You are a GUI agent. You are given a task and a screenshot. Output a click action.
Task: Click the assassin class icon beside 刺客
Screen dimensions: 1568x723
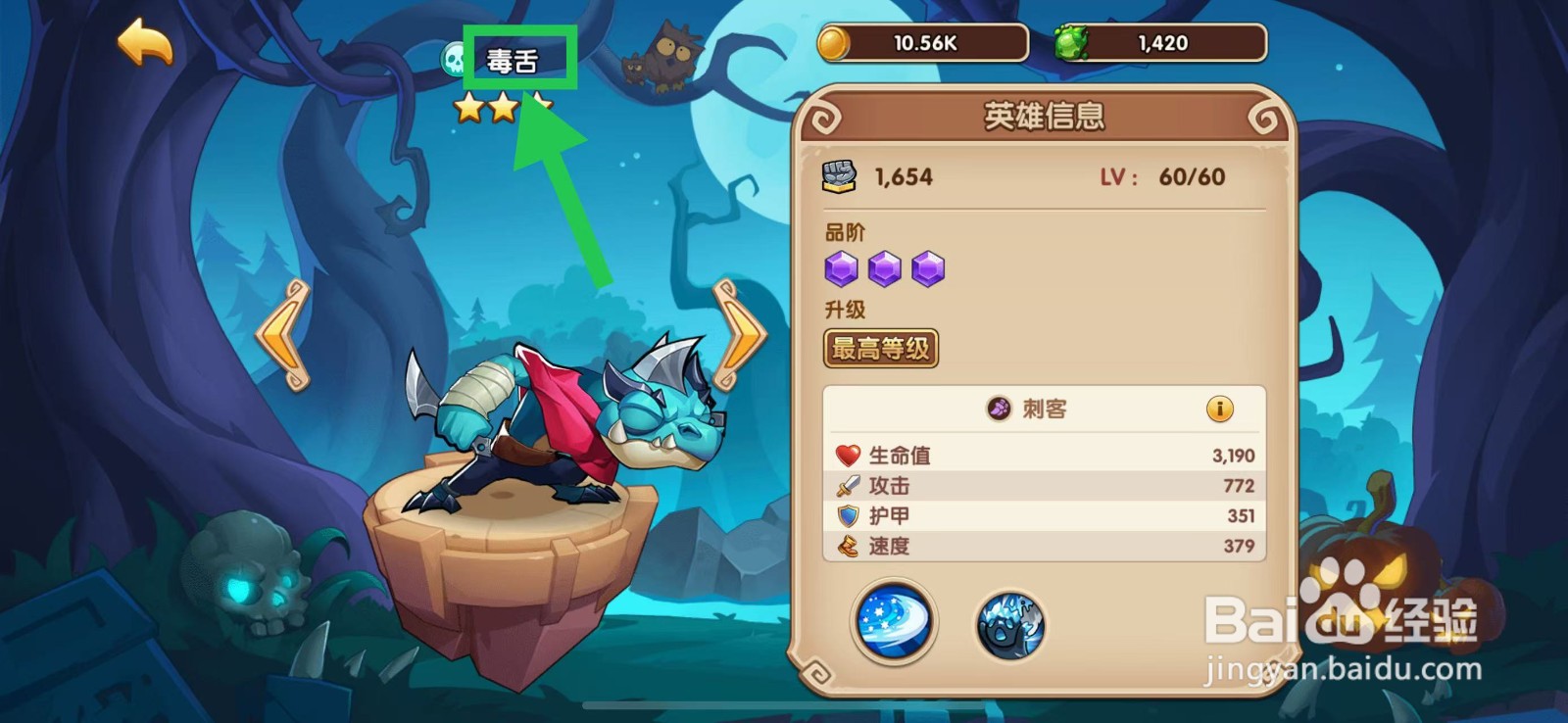tap(1002, 410)
